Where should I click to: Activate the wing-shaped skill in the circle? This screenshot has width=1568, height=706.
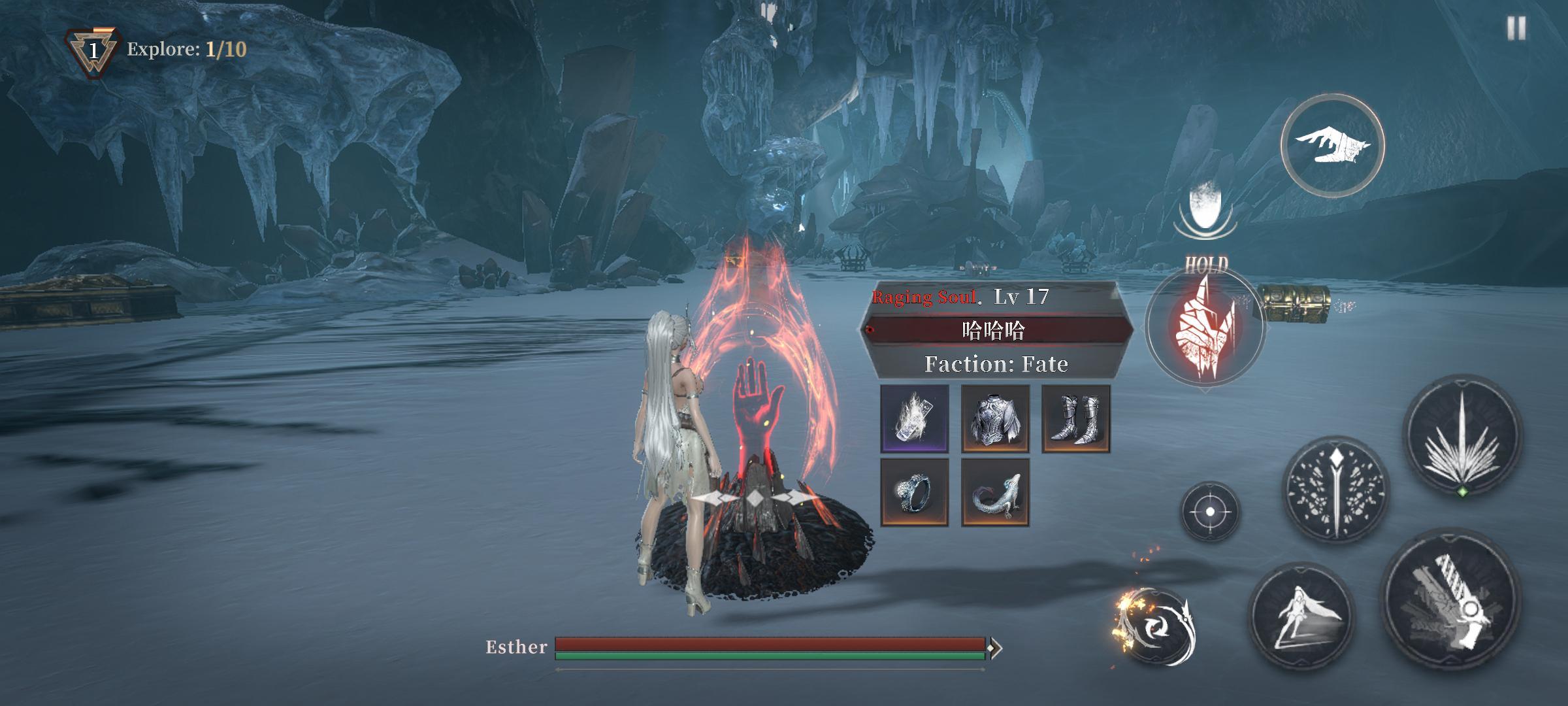point(1332,145)
